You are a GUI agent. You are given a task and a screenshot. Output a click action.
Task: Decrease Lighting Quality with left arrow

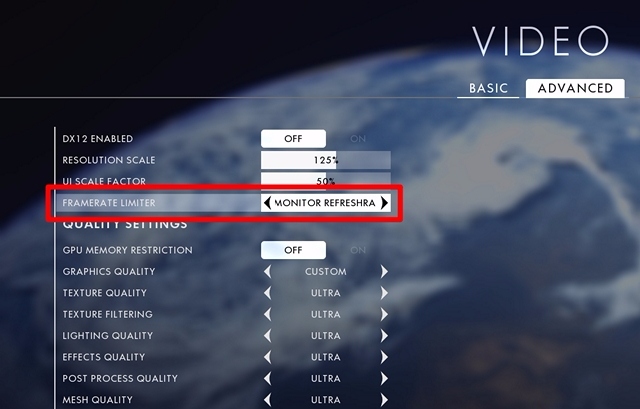point(267,336)
